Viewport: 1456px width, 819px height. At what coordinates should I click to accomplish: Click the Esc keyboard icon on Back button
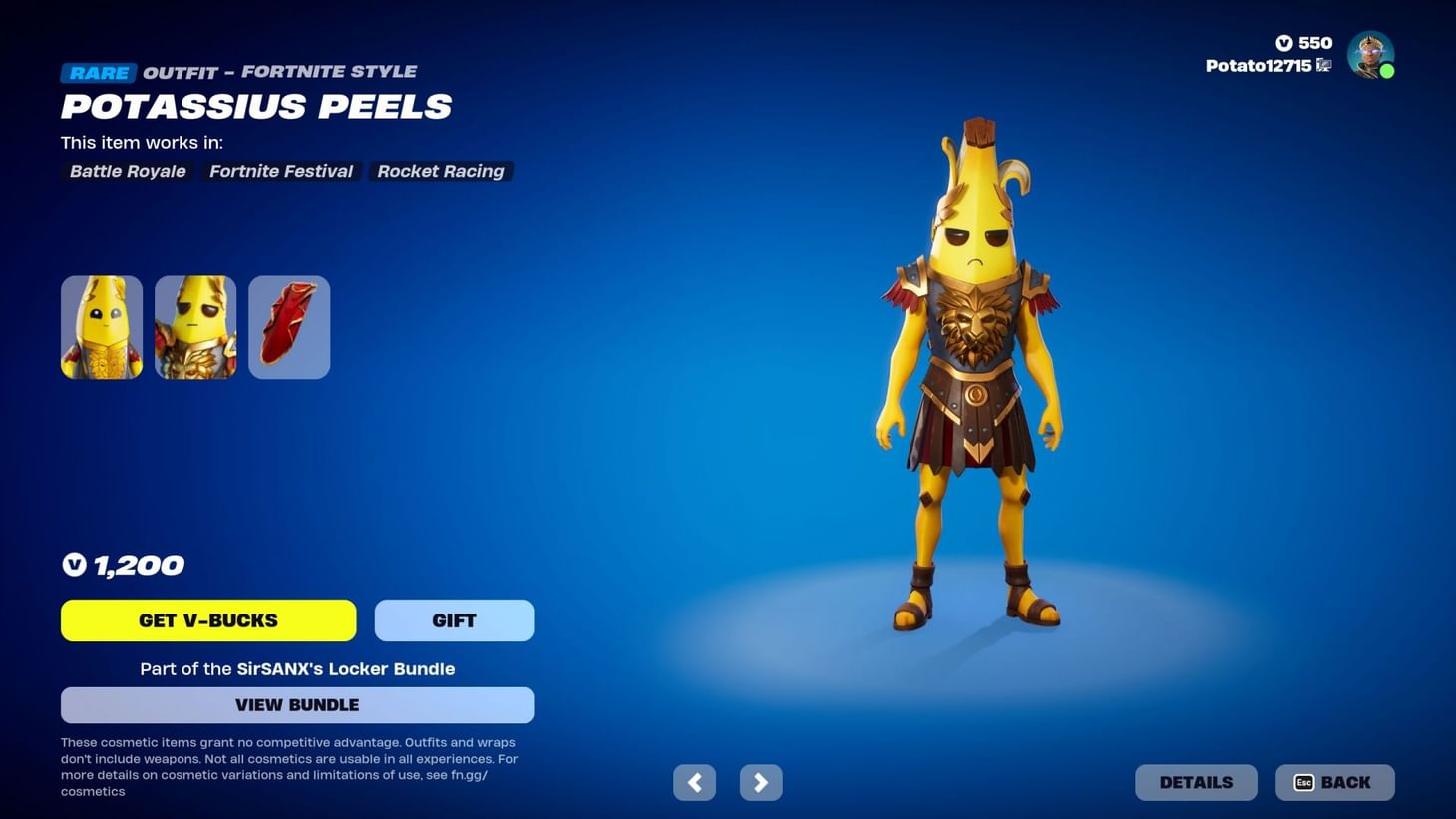tap(1304, 782)
